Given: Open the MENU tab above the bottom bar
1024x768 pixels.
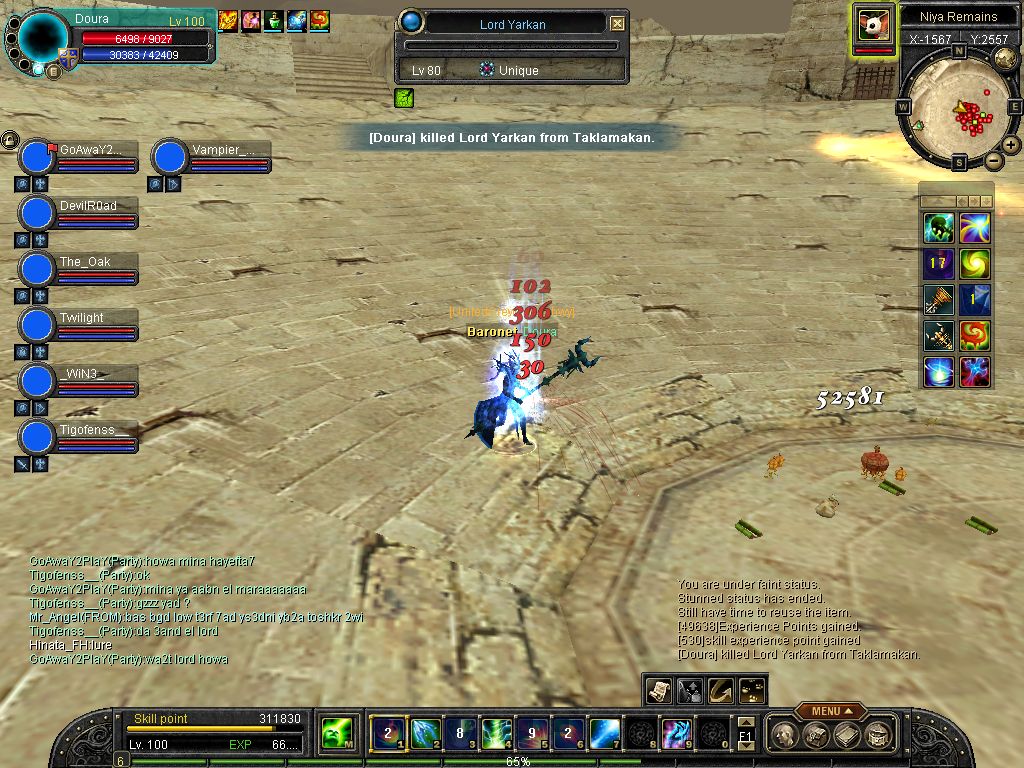Looking at the screenshot, I should pyautogui.click(x=831, y=711).
